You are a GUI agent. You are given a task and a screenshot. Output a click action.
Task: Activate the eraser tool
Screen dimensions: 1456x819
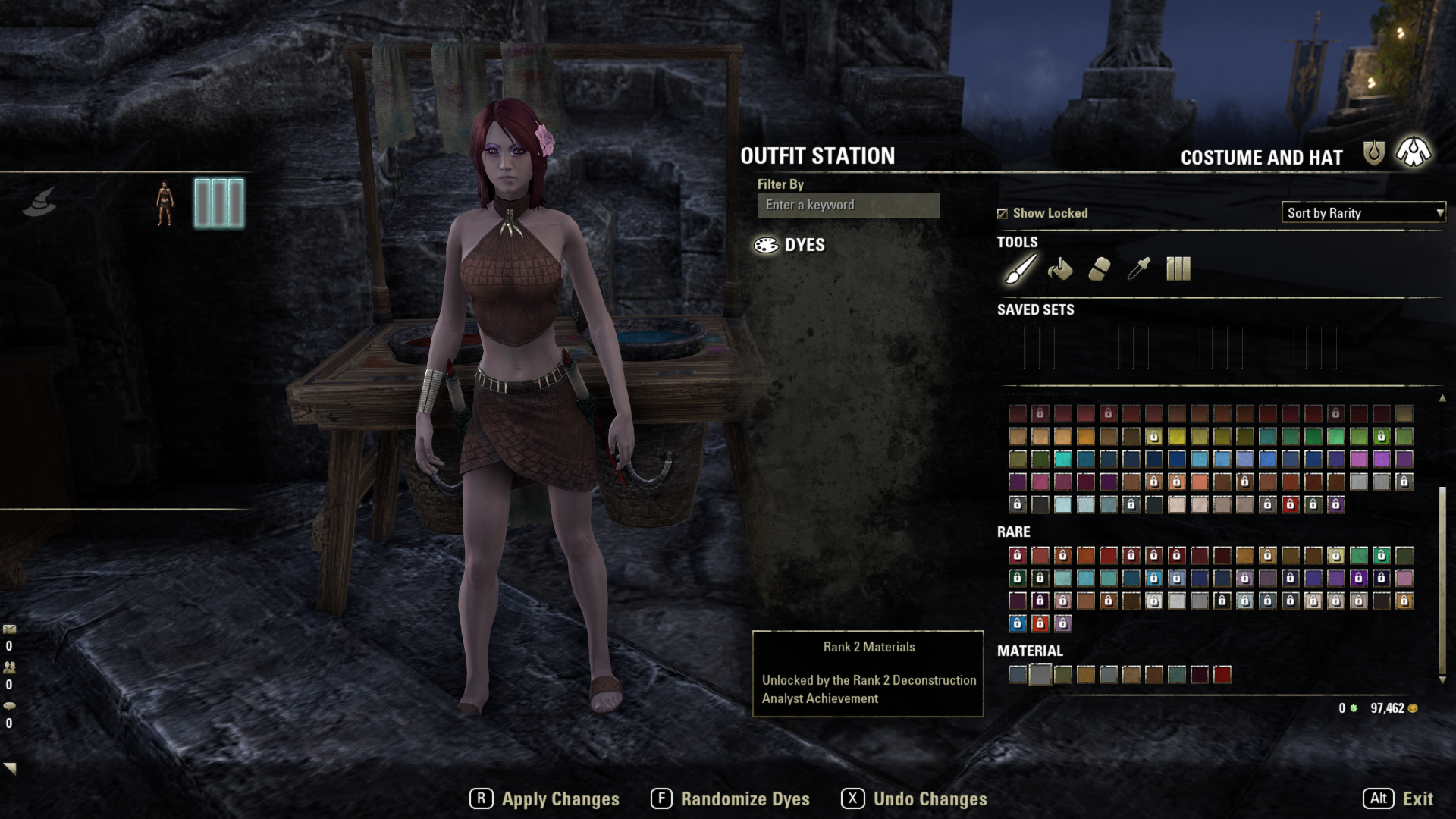click(1099, 269)
